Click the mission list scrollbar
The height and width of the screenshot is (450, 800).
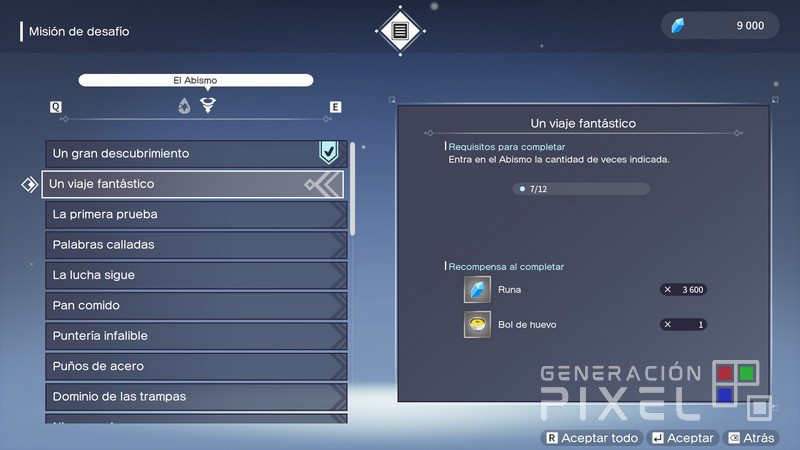click(353, 190)
